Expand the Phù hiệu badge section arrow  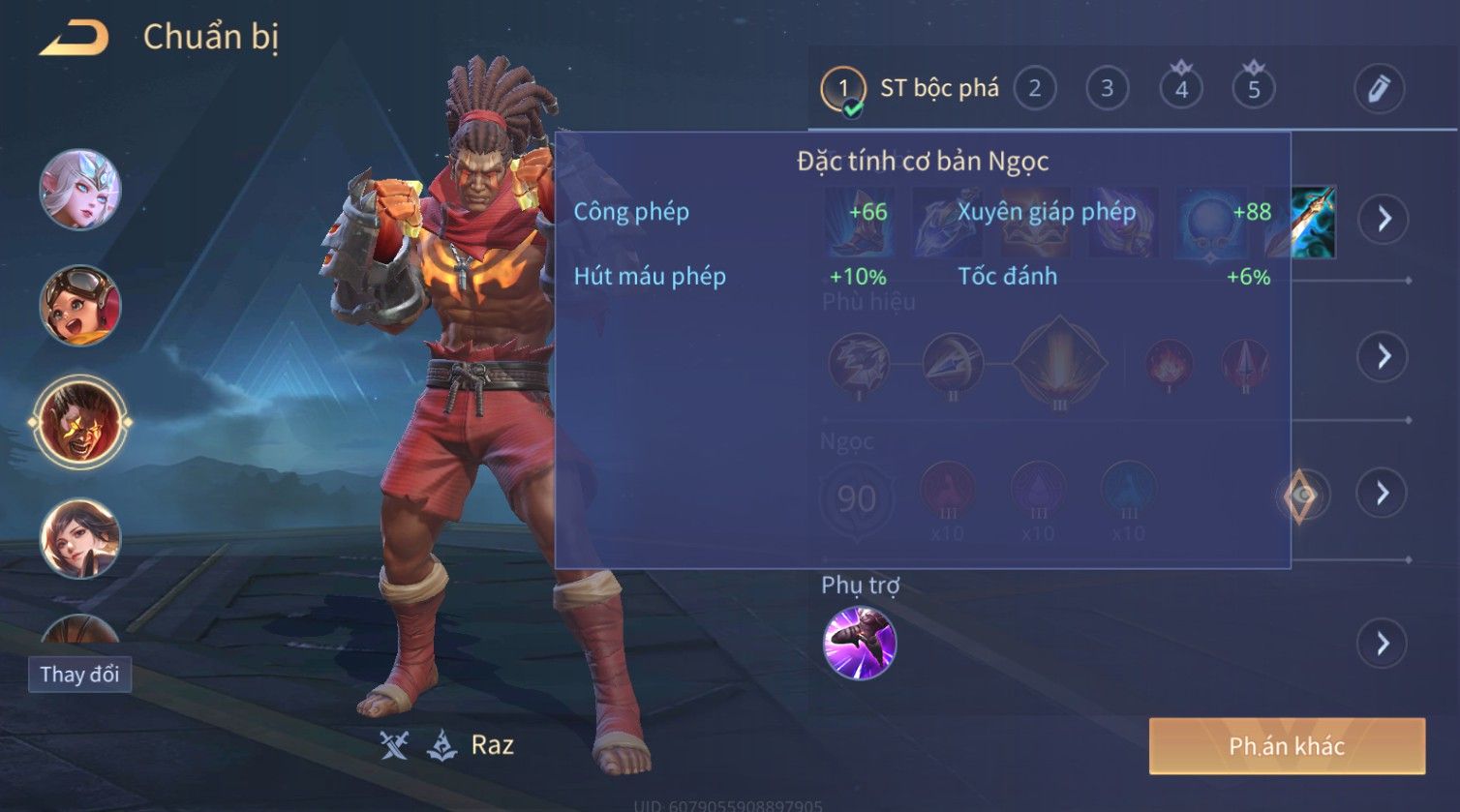[1384, 356]
